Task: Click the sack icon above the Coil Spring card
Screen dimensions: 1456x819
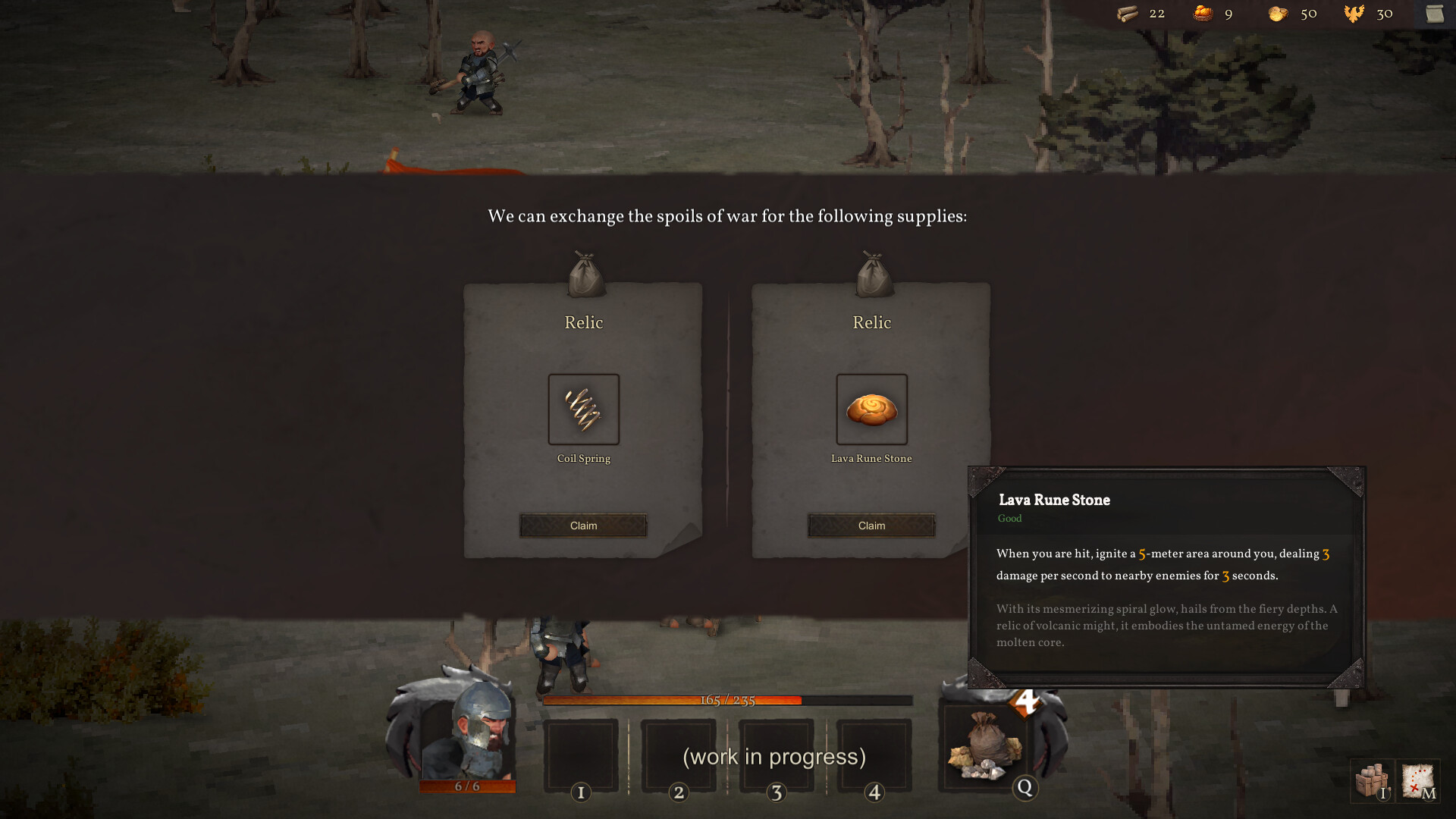Action: coord(583,273)
